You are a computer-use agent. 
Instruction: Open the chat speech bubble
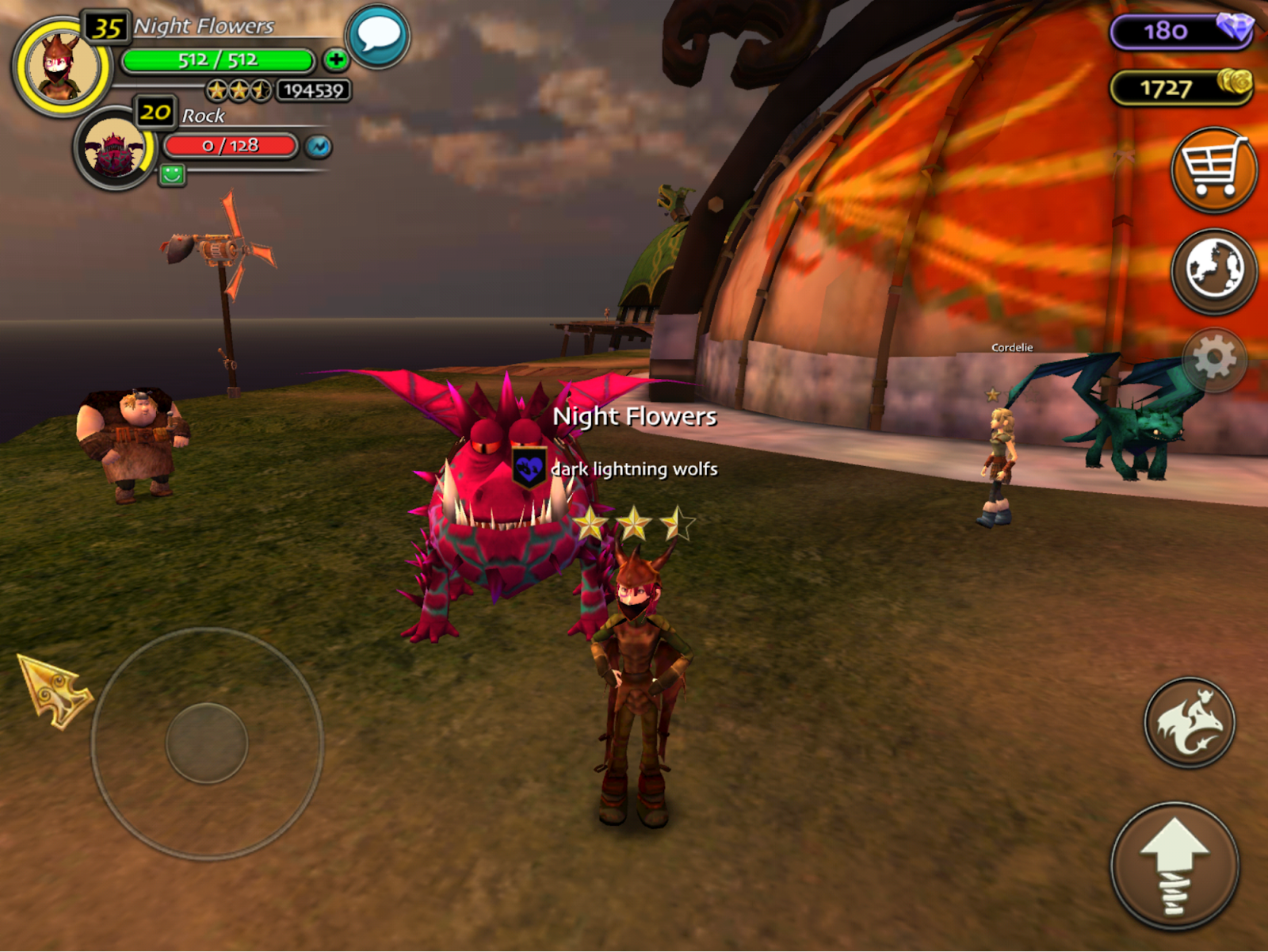tap(378, 36)
